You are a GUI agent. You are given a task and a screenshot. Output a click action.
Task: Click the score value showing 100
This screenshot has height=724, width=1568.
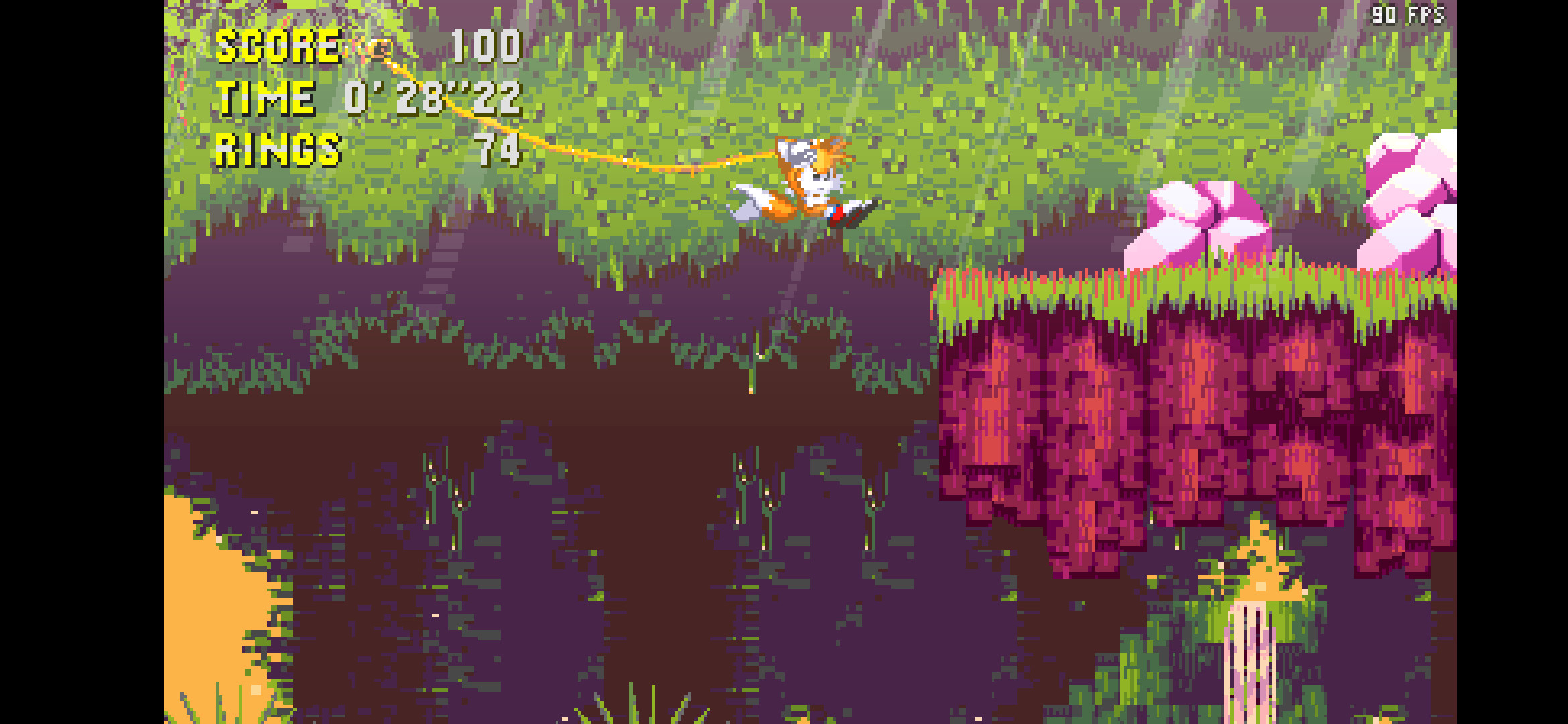pos(486,47)
